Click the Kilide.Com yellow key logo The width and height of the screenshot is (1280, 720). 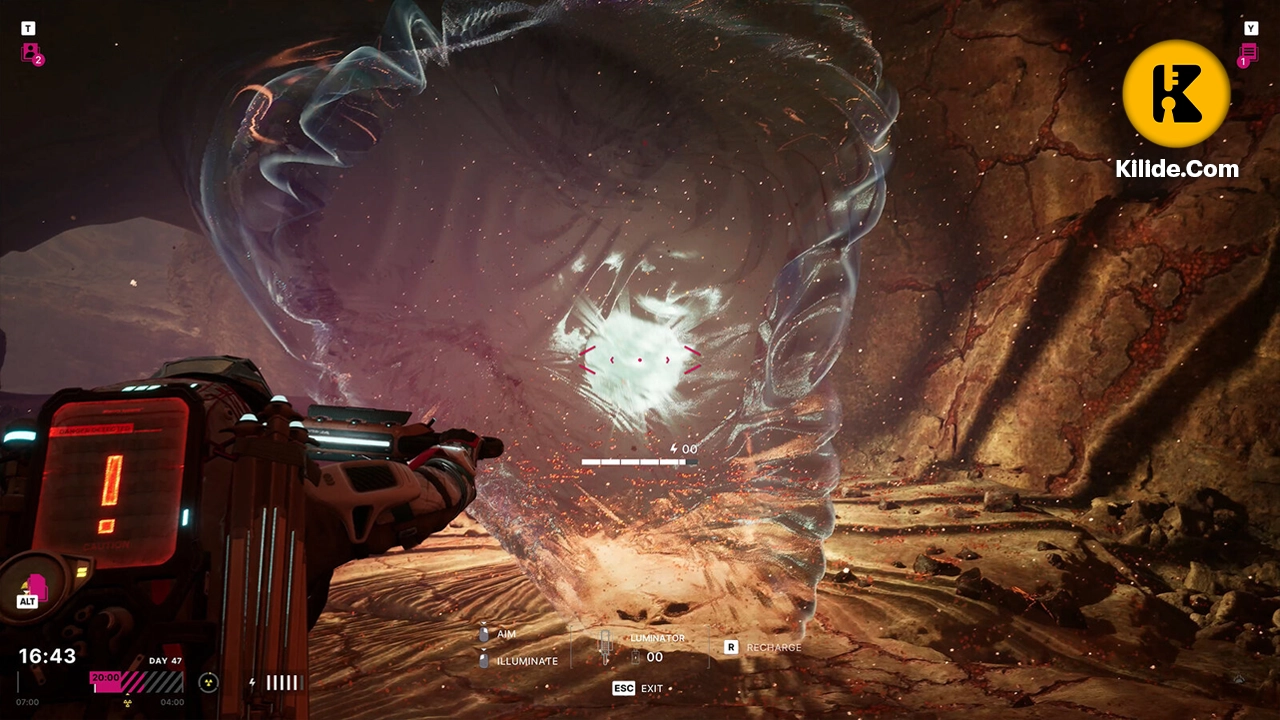[1176, 94]
